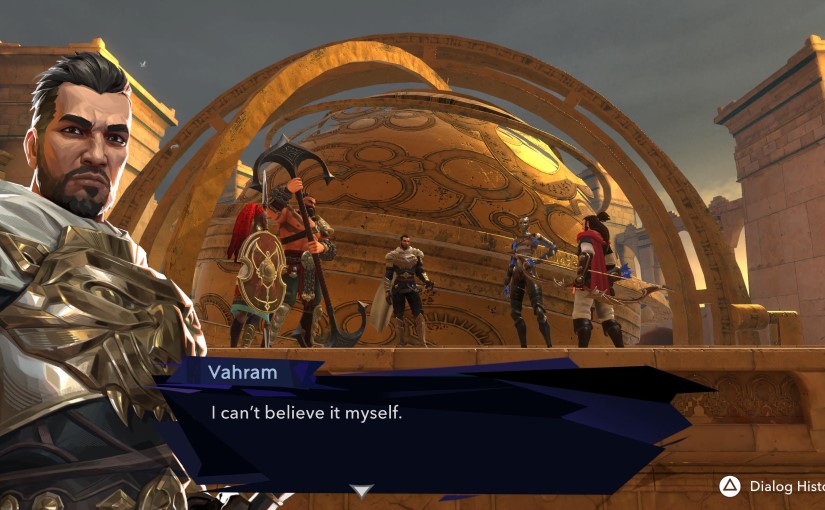Open the Dialog History log
This screenshot has width=825, height=510.
click(771, 486)
